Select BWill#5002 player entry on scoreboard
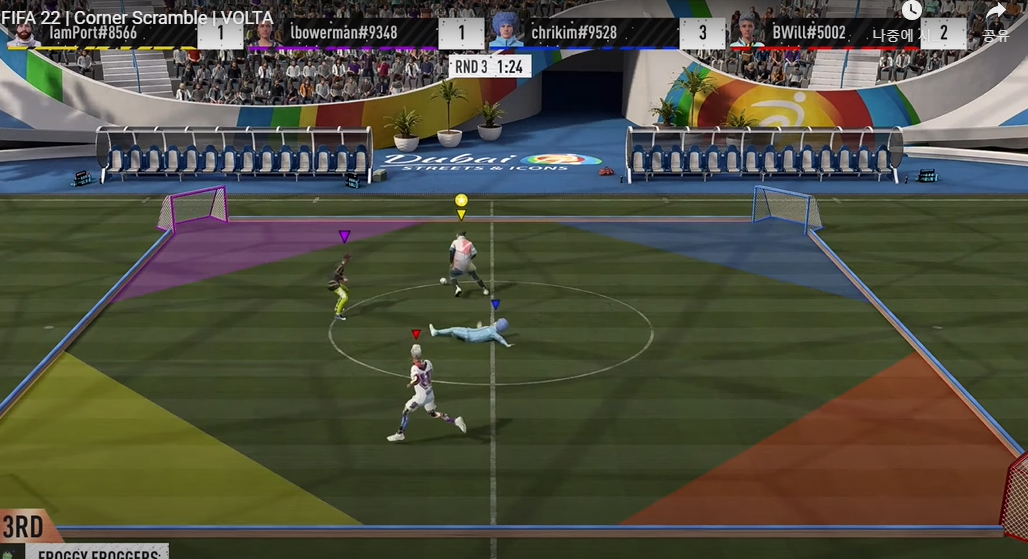1028x559 pixels. (808, 32)
